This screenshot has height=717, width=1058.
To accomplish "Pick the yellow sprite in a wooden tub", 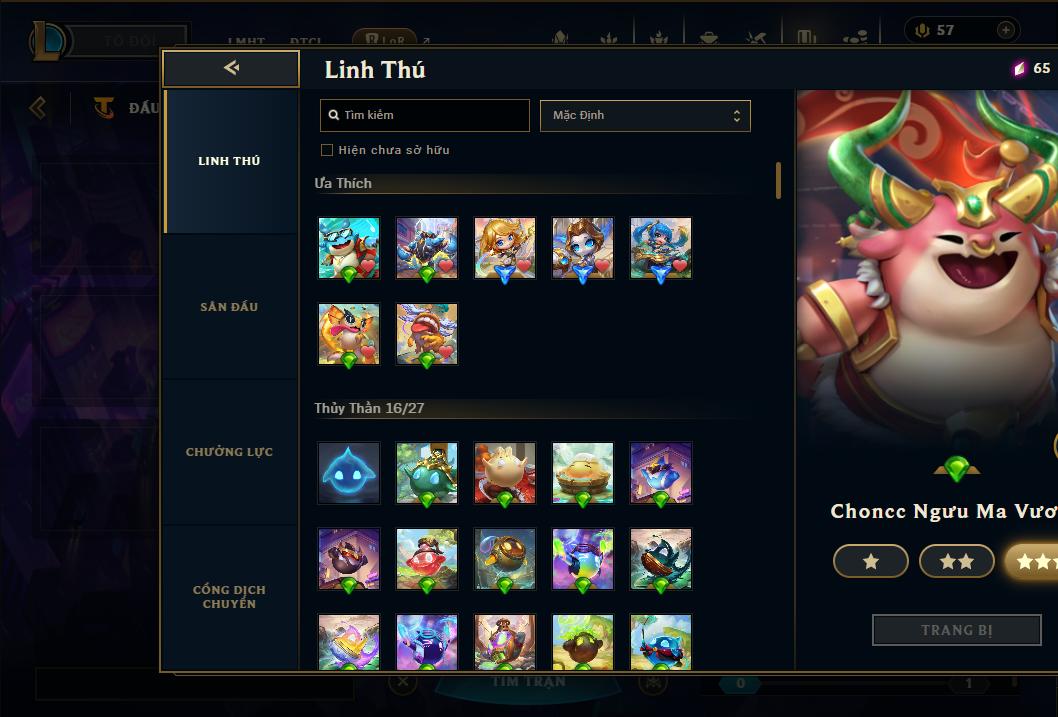I will pos(583,473).
